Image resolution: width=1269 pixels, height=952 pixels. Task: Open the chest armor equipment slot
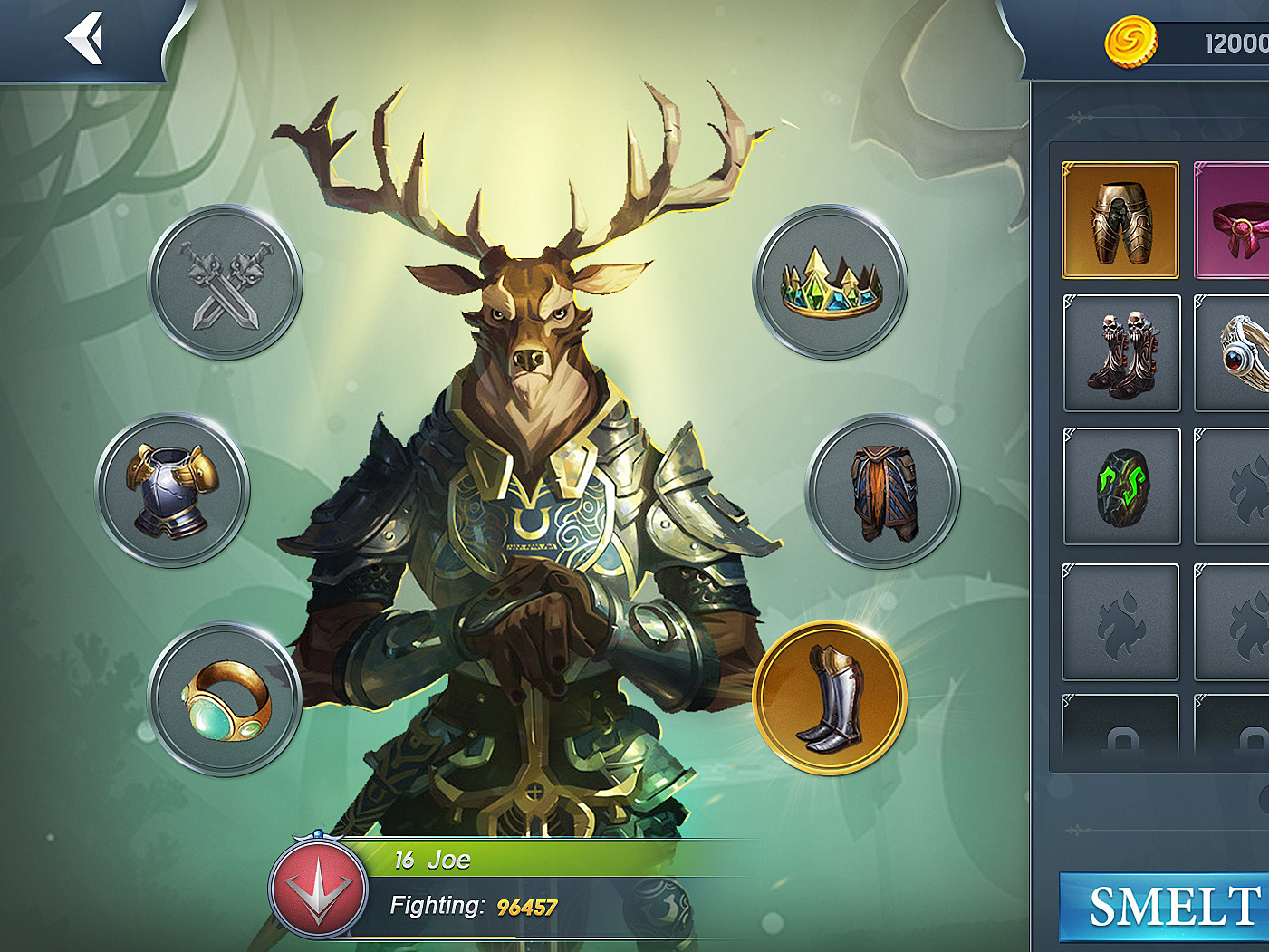point(173,491)
